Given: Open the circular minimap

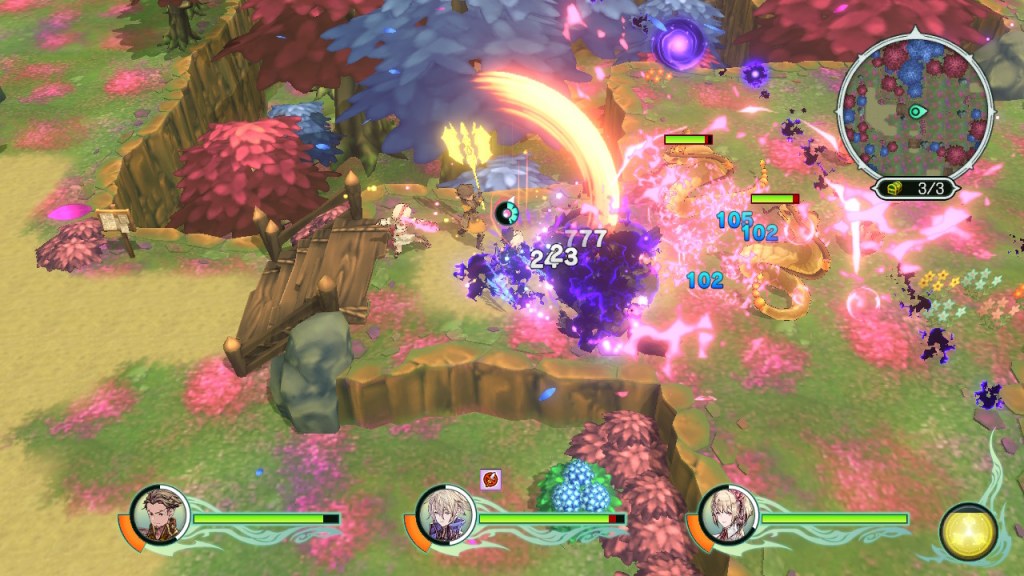Looking at the screenshot, I should click(x=915, y=108).
